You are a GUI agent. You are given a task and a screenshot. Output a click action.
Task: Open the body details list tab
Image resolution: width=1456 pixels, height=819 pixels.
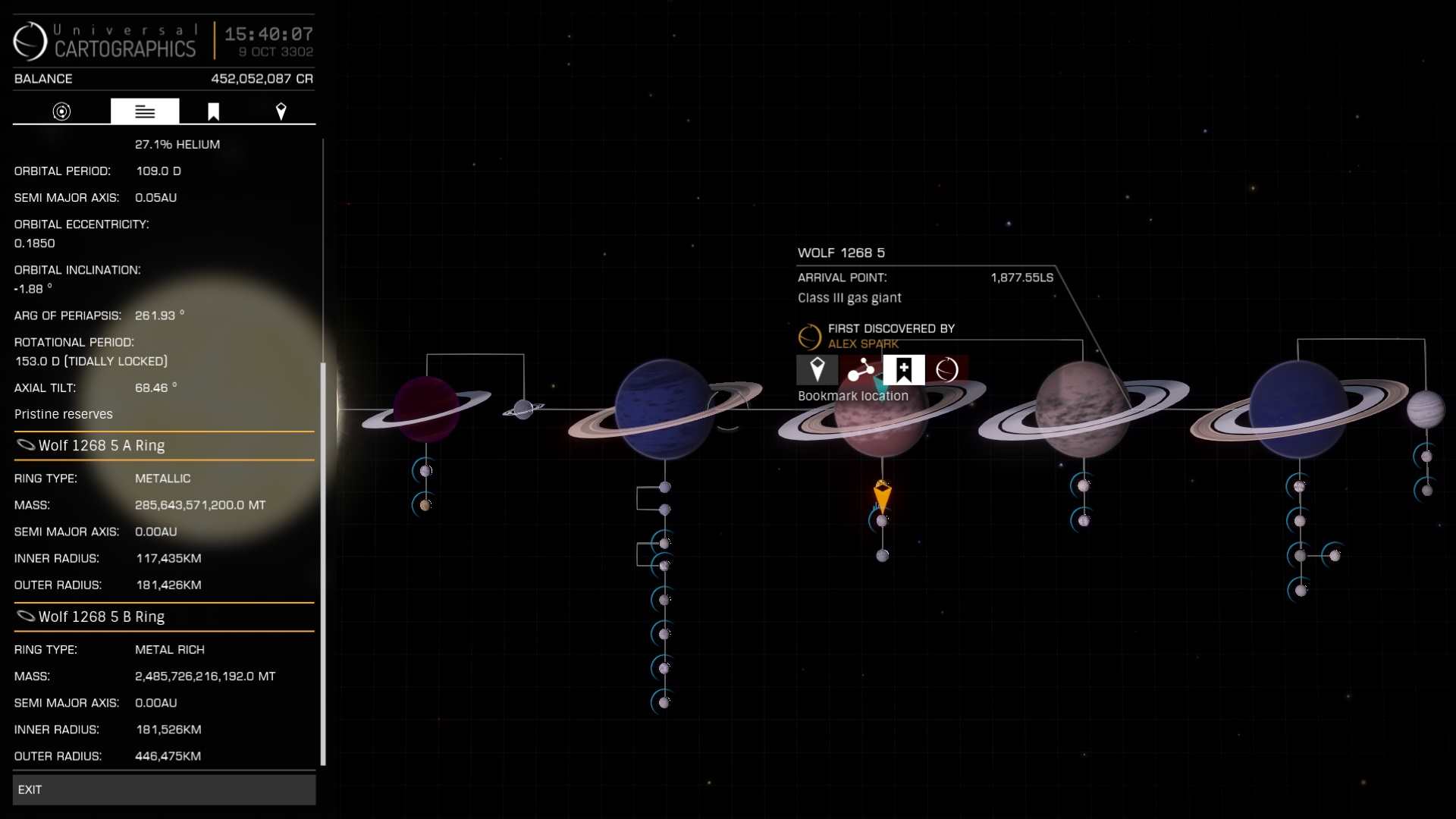(145, 111)
